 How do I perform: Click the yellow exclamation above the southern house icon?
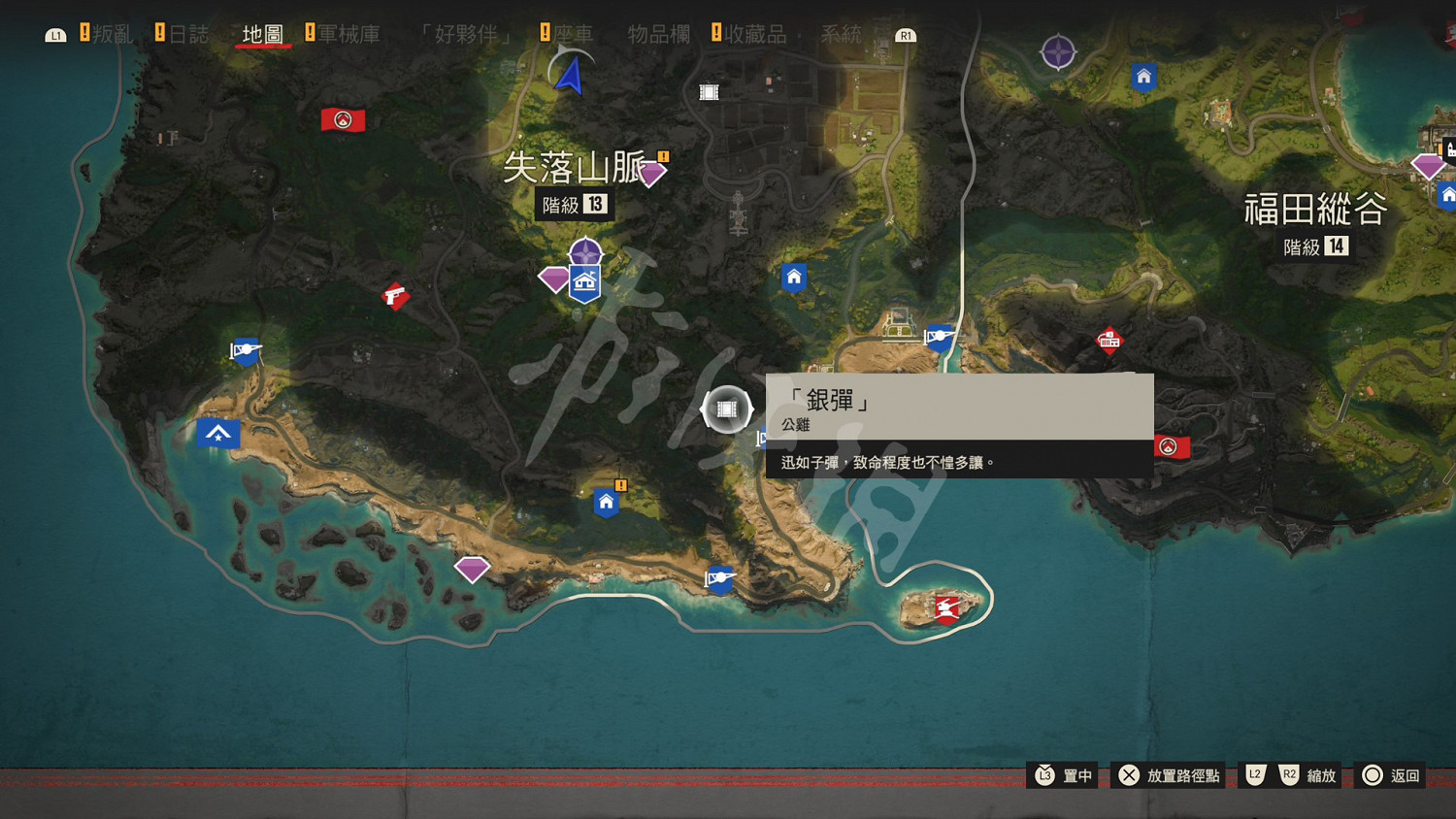pos(620,484)
